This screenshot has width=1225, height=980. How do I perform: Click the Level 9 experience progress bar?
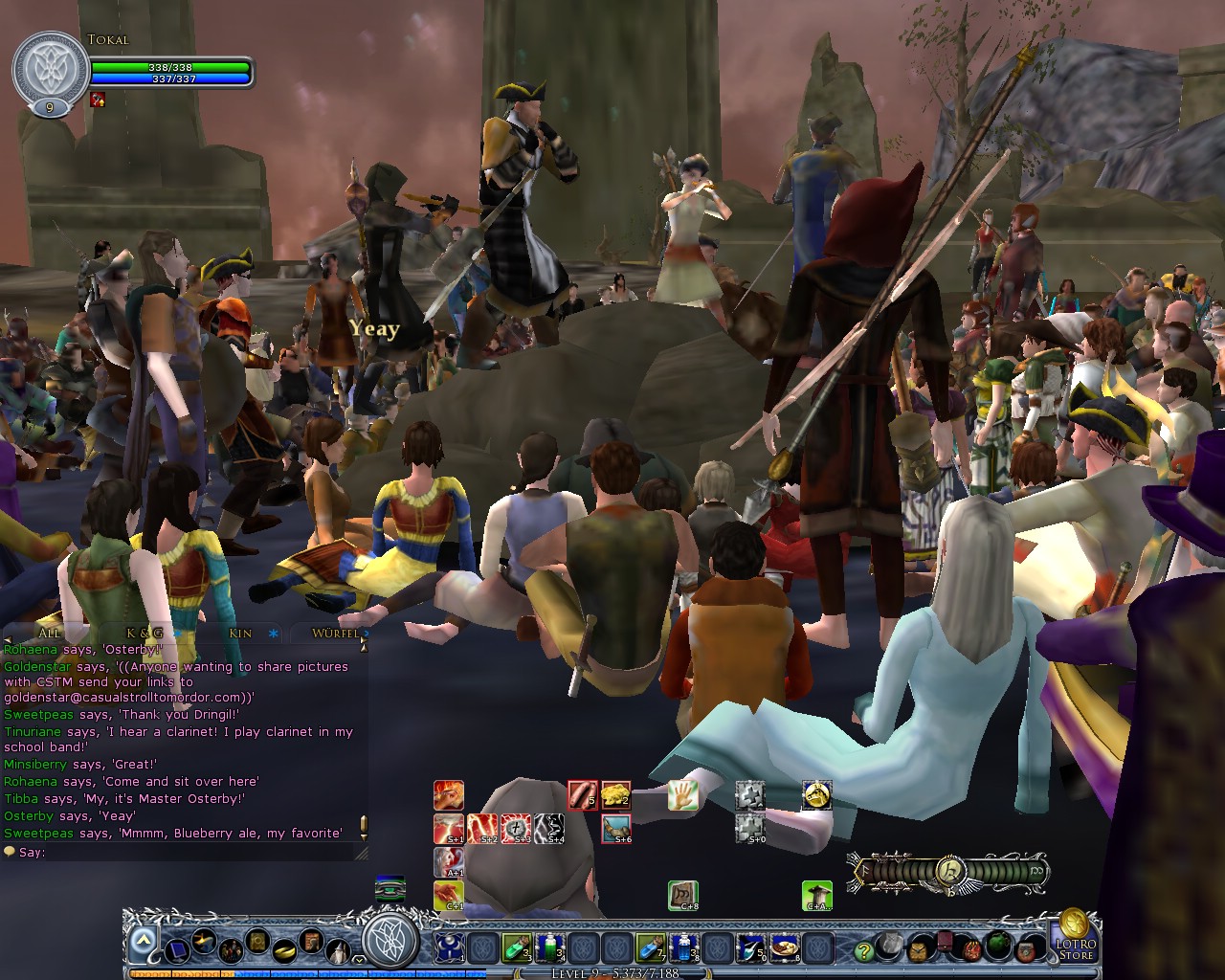tap(612, 973)
